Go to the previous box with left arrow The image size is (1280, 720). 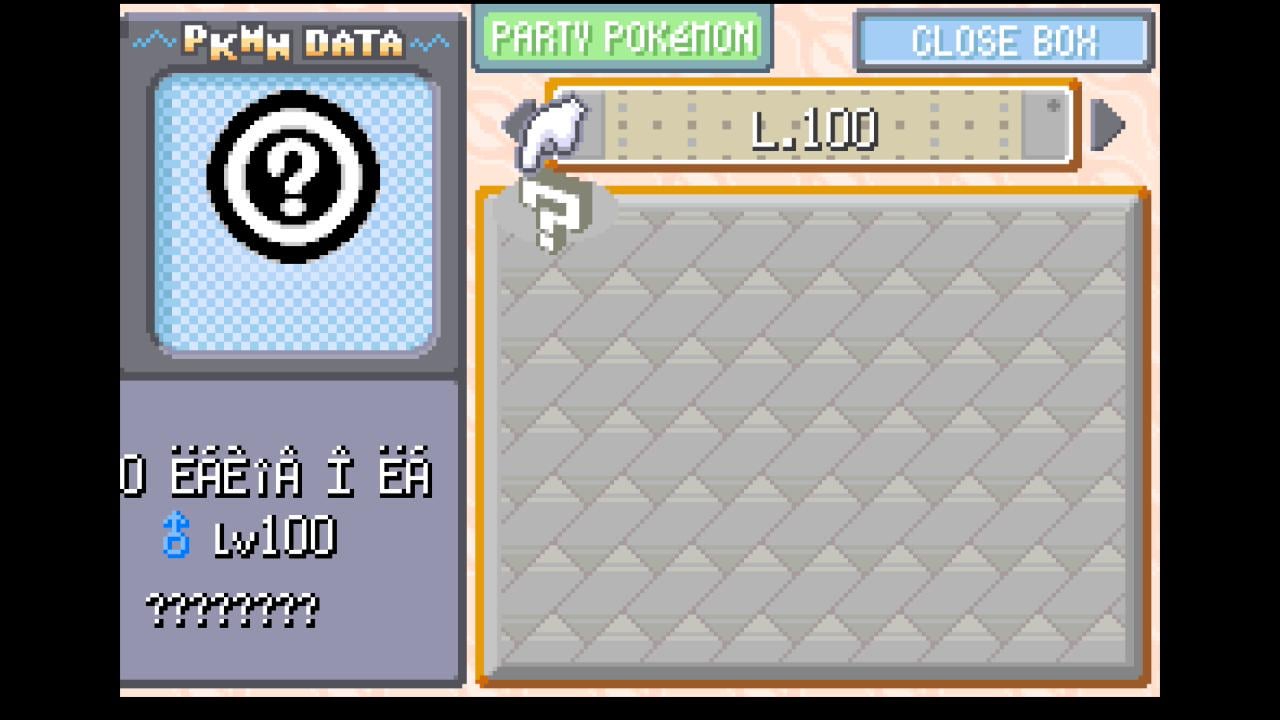514,126
